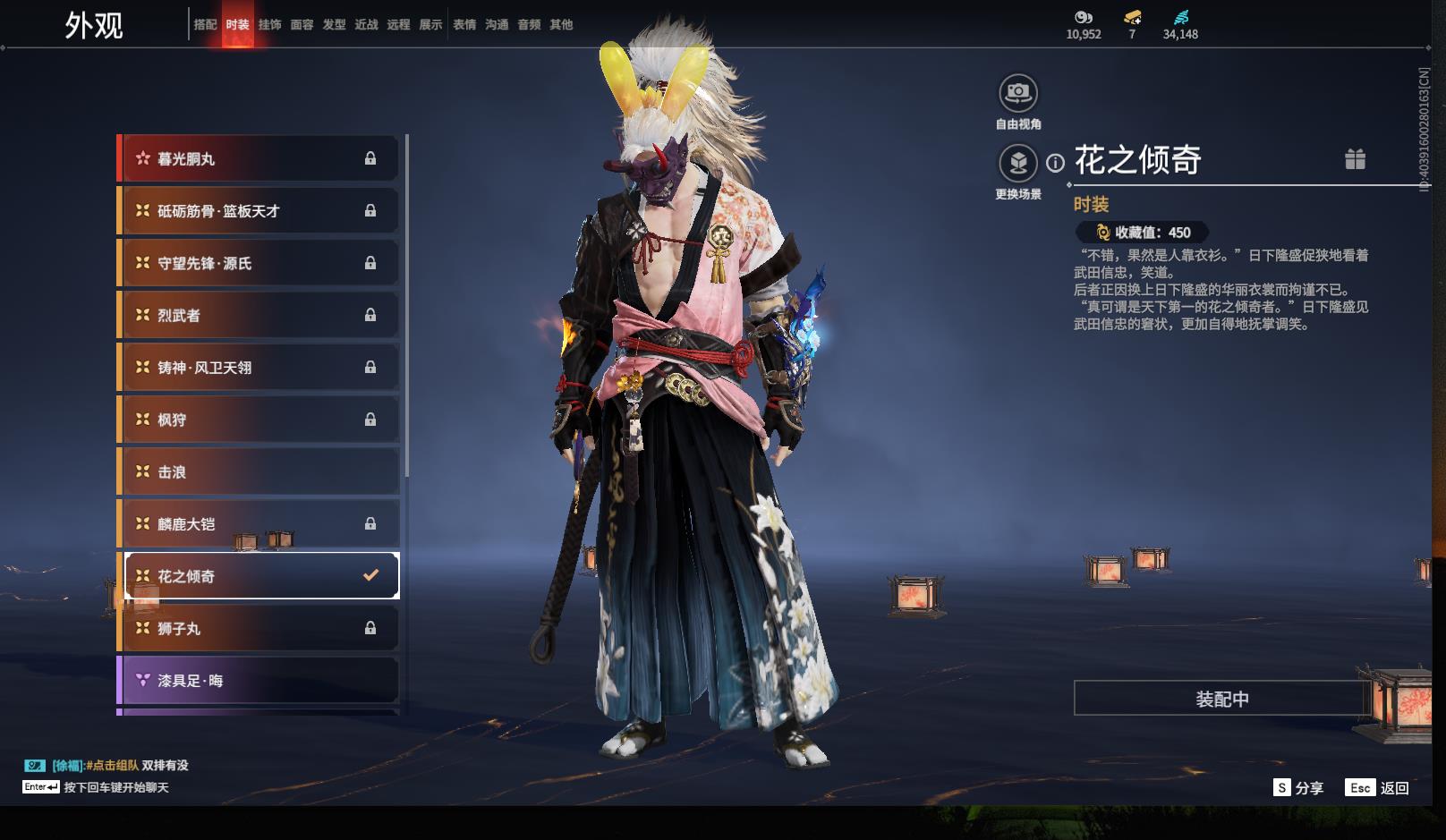Select the 守望先锋·源氏 outfit
This screenshot has width=1446, height=840.
(x=259, y=263)
